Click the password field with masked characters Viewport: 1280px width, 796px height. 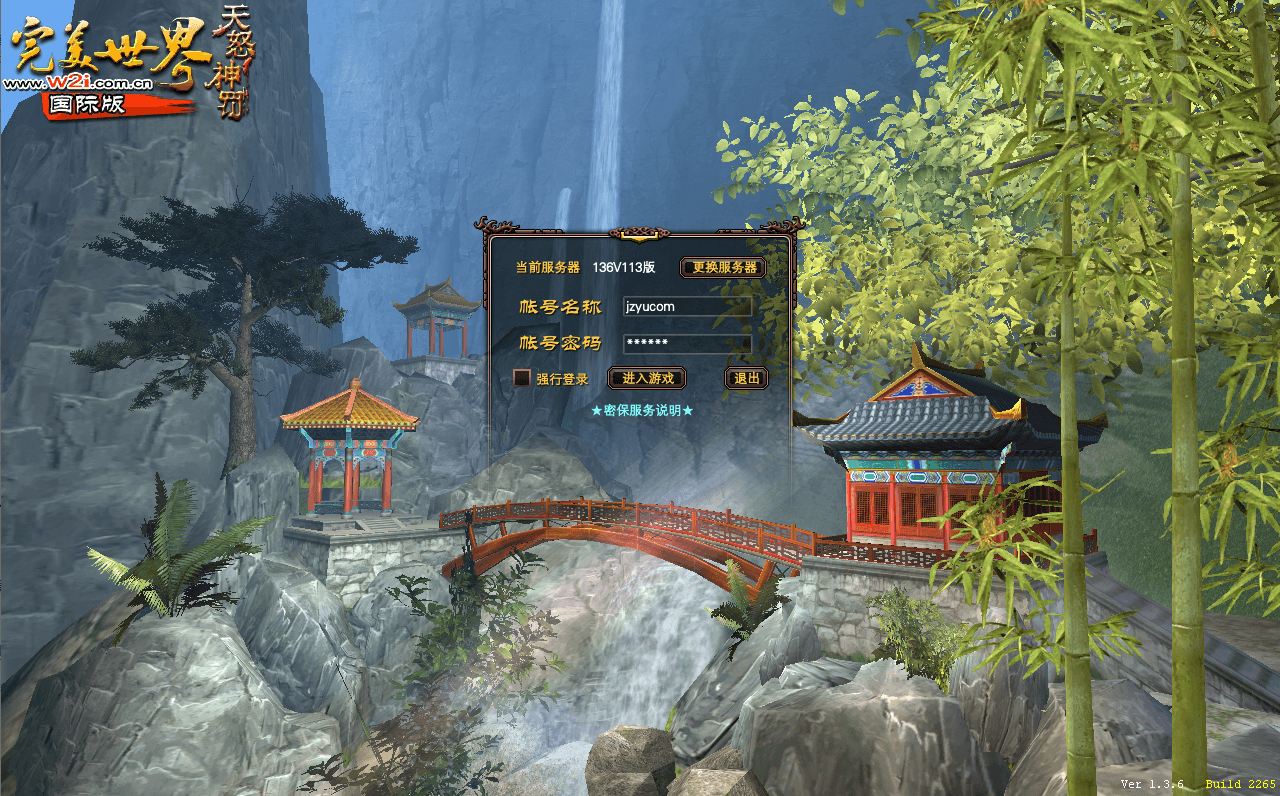coord(687,343)
